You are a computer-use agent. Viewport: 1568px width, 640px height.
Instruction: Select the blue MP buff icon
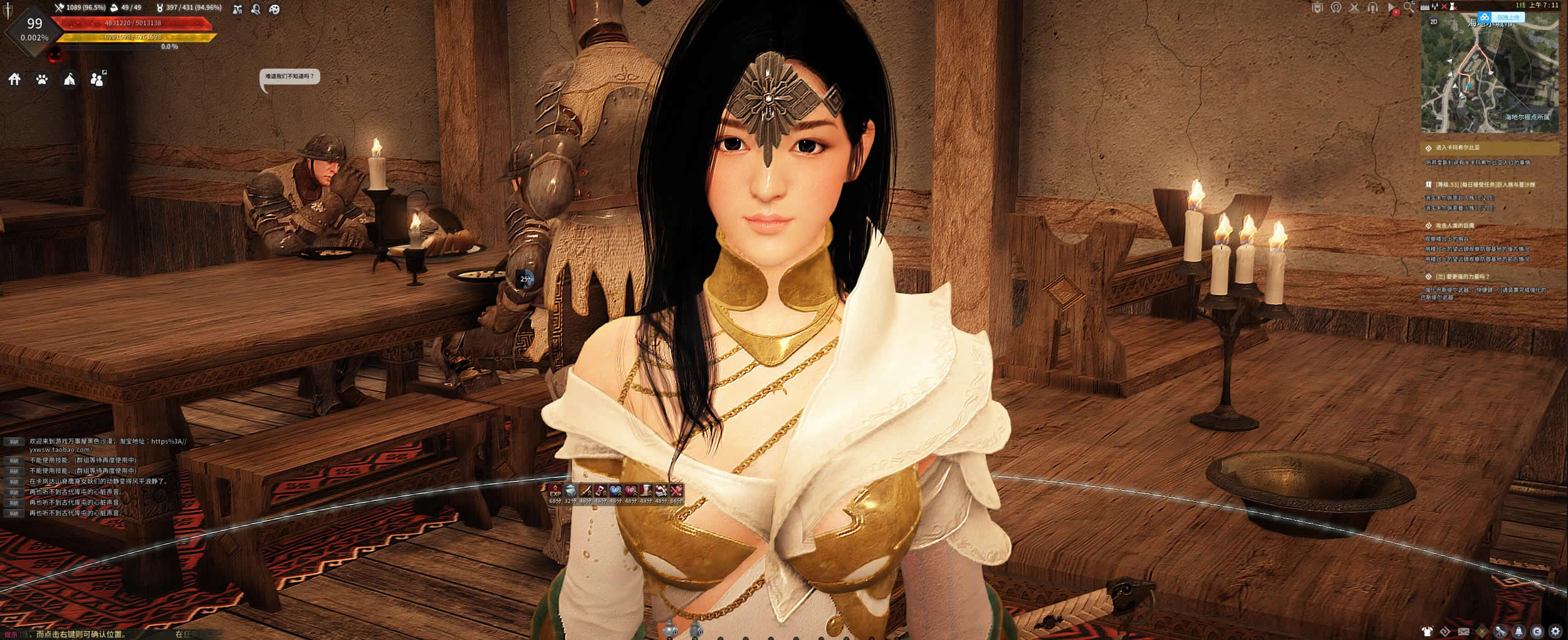pyautogui.click(x=615, y=490)
